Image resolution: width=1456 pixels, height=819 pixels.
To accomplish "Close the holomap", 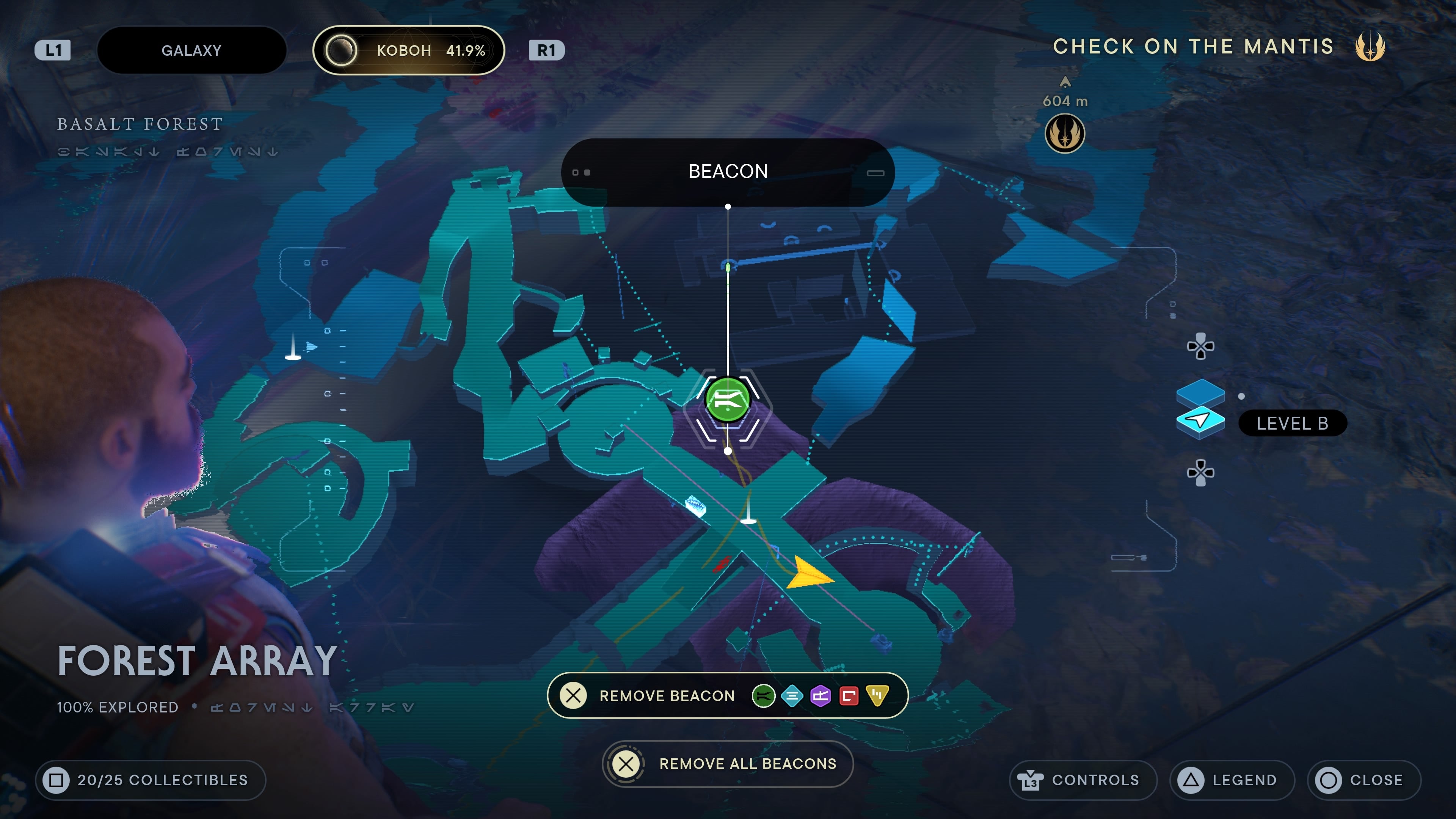I will point(1363,780).
